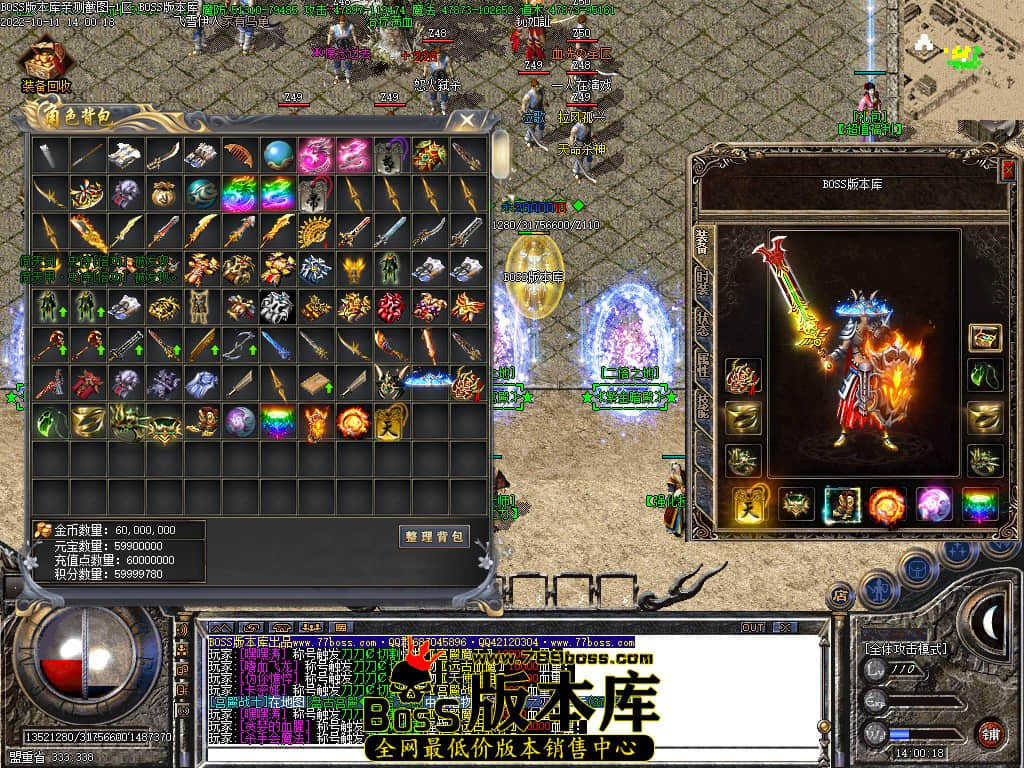Select the 天 talisman in backpack
The image size is (1024, 768).
click(x=391, y=421)
